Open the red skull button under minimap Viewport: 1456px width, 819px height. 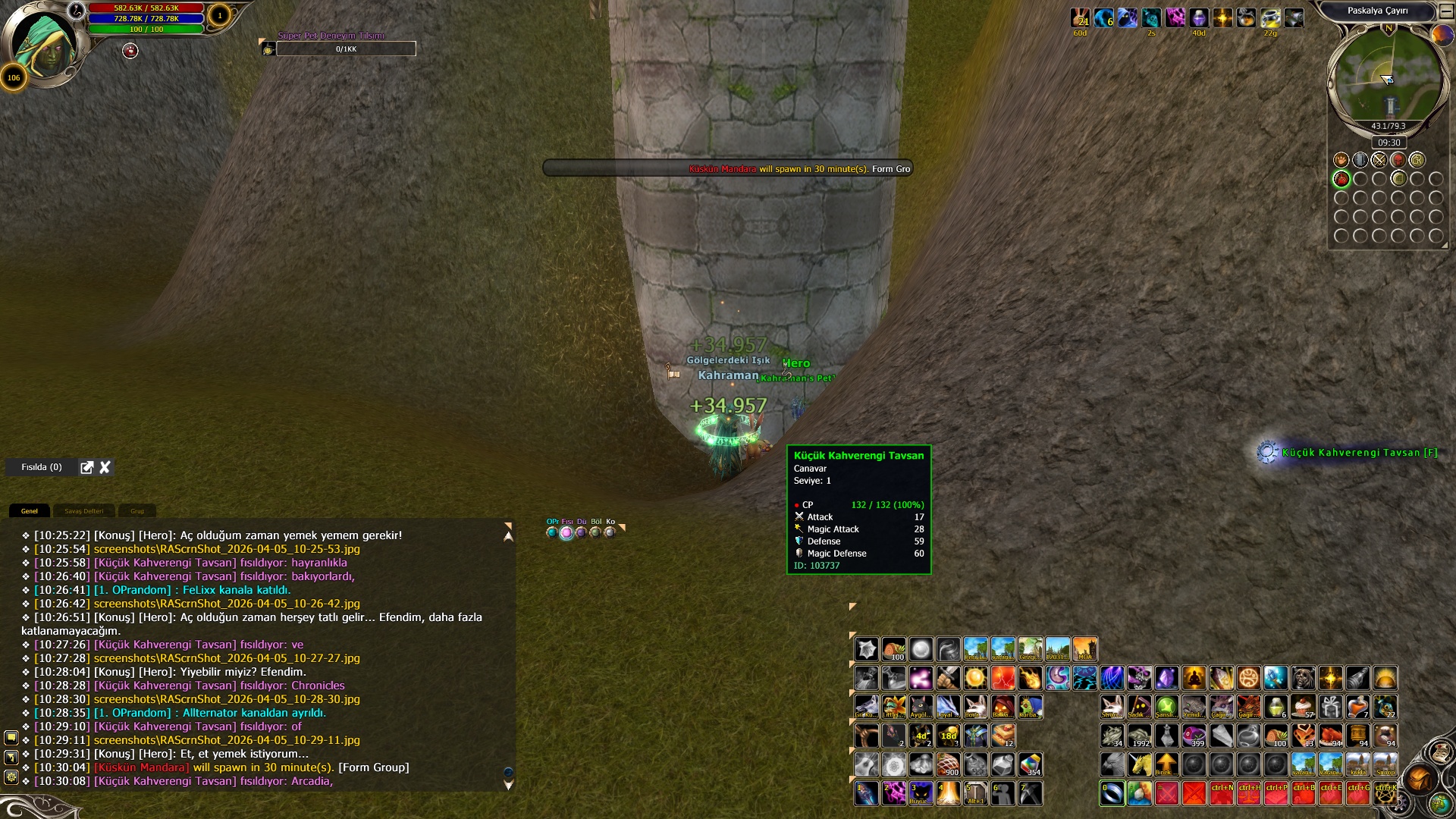point(1398,160)
